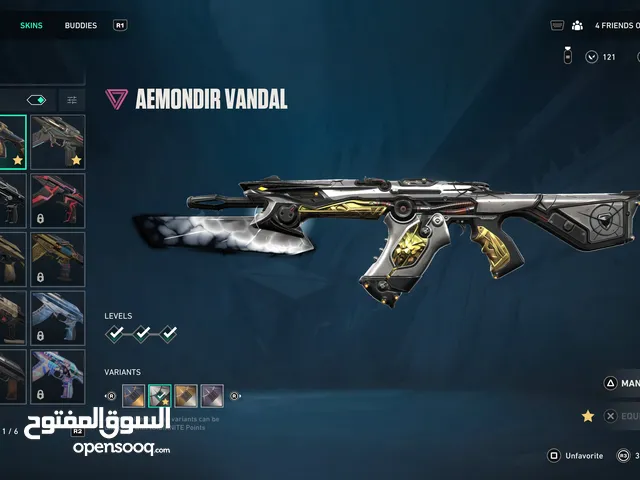Click the first level checkmark
This screenshot has height=480, width=640.
tap(118, 334)
